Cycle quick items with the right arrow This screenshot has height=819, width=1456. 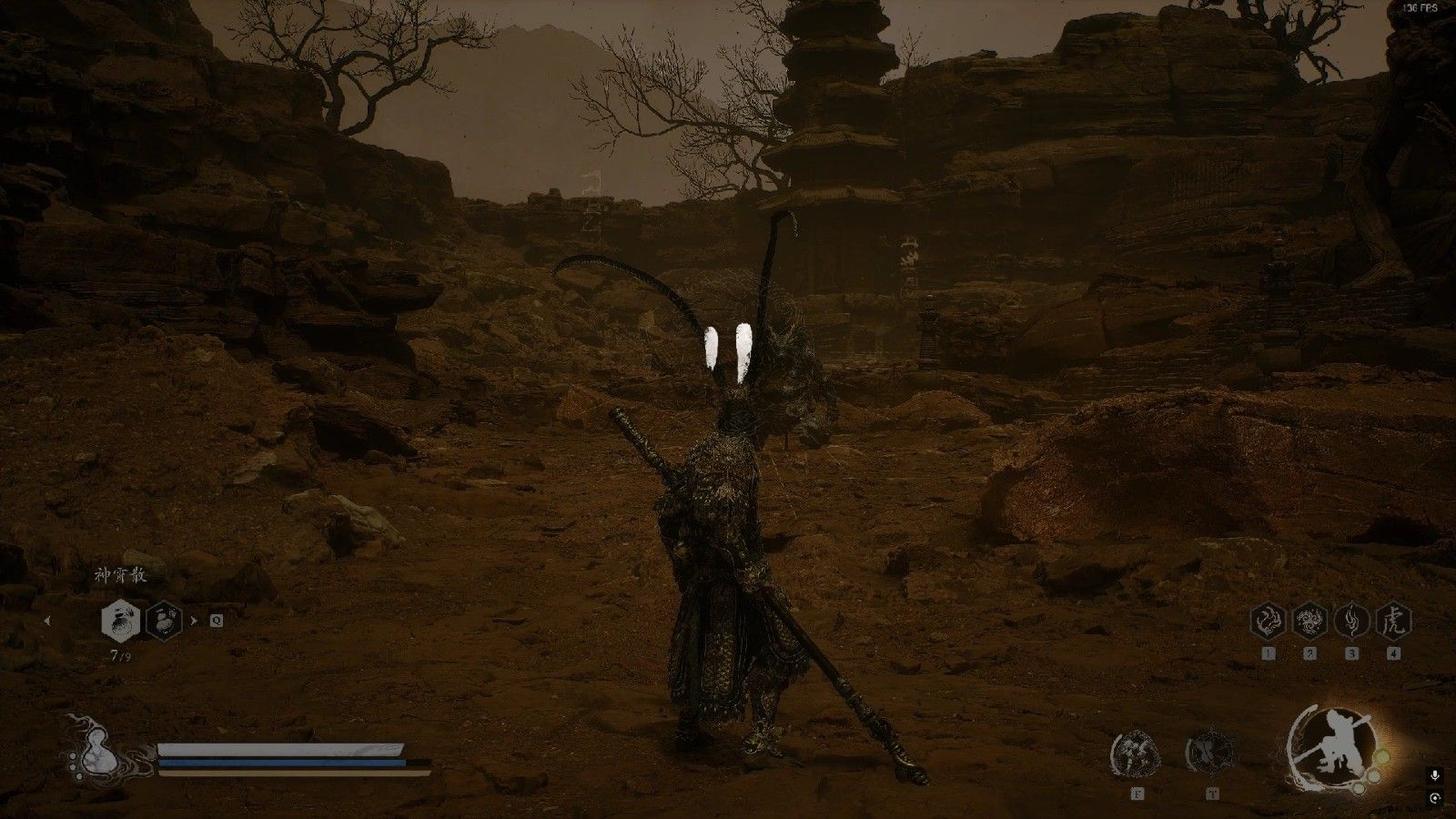point(193,621)
